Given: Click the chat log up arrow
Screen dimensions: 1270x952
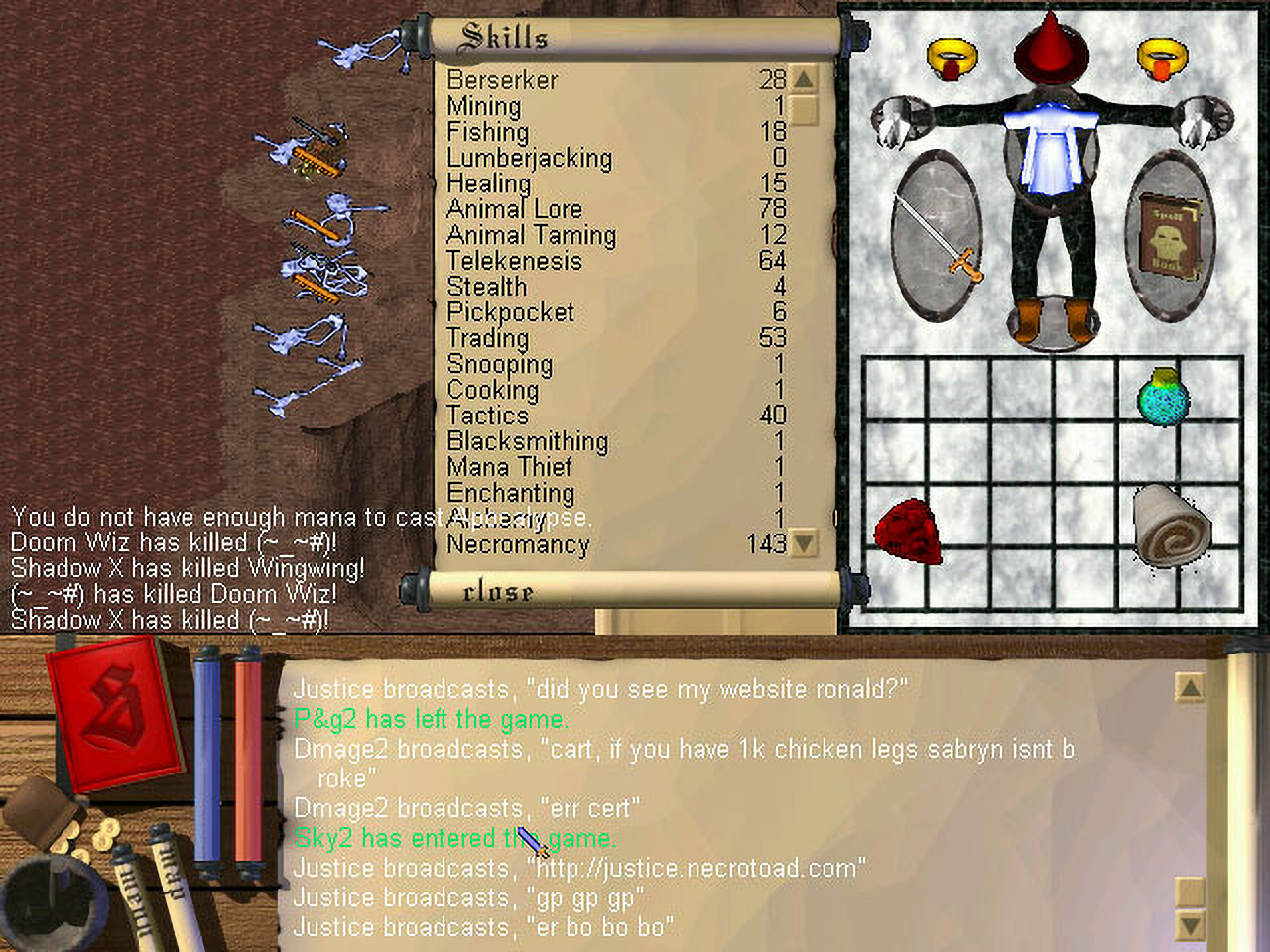Looking at the screenshot, I should [x=1189, y=687].
